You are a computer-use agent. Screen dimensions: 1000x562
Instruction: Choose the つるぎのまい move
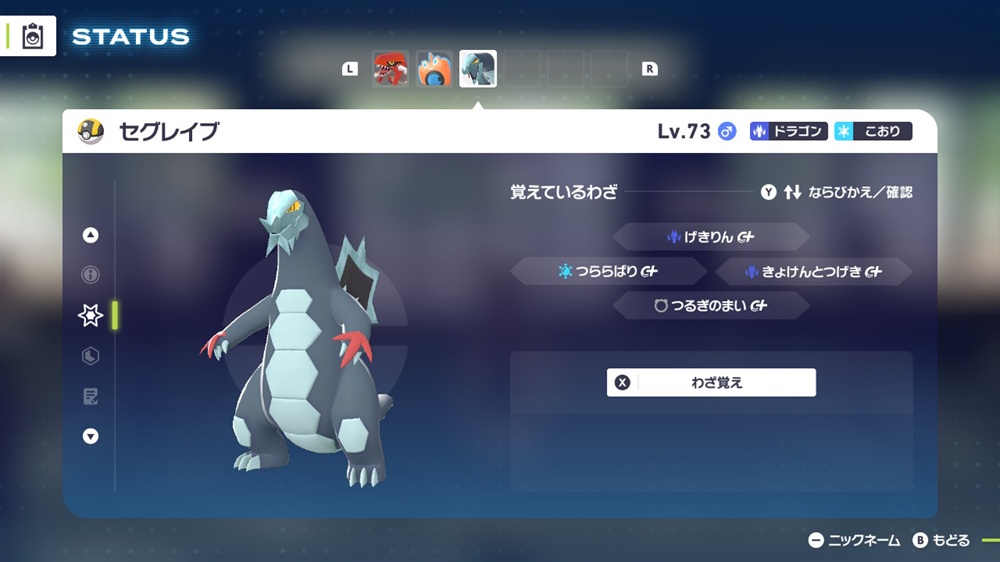pyautogui.click(x=711, y=306)
